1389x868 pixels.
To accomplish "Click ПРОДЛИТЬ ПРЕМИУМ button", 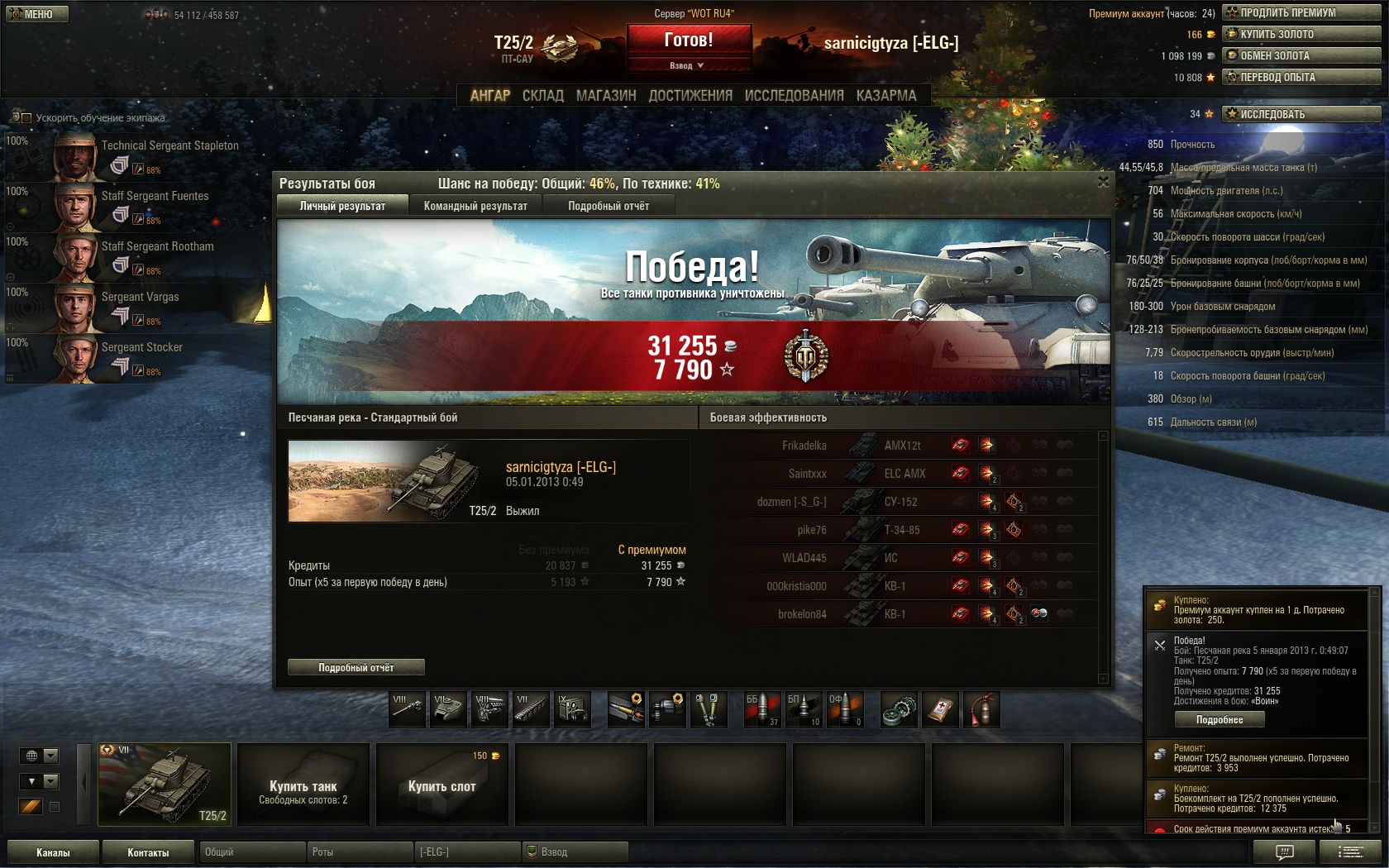I will [x=1301, y=12].
